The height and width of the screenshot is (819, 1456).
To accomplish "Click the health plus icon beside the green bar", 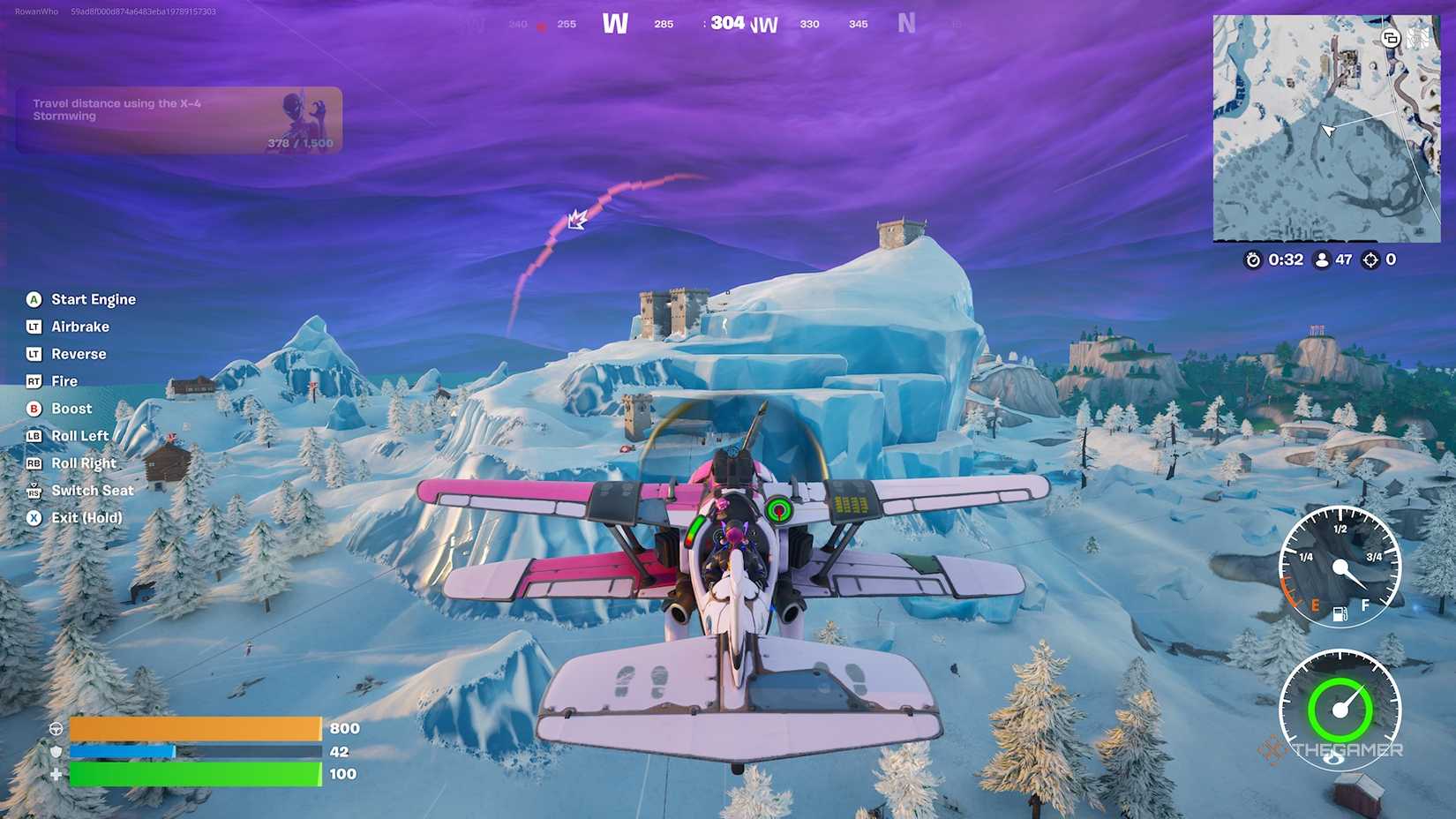I will [x=57, y=774].
